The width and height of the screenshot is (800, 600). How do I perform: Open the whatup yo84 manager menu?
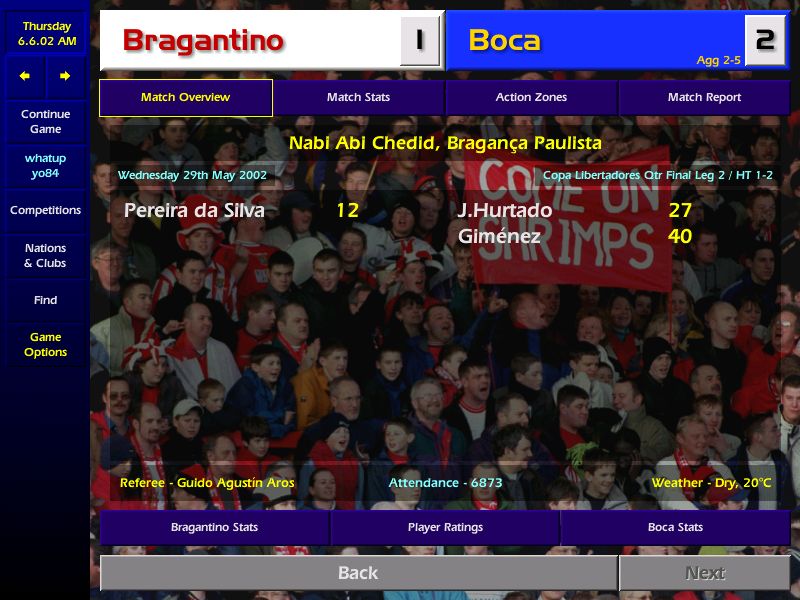click(45, 165)
